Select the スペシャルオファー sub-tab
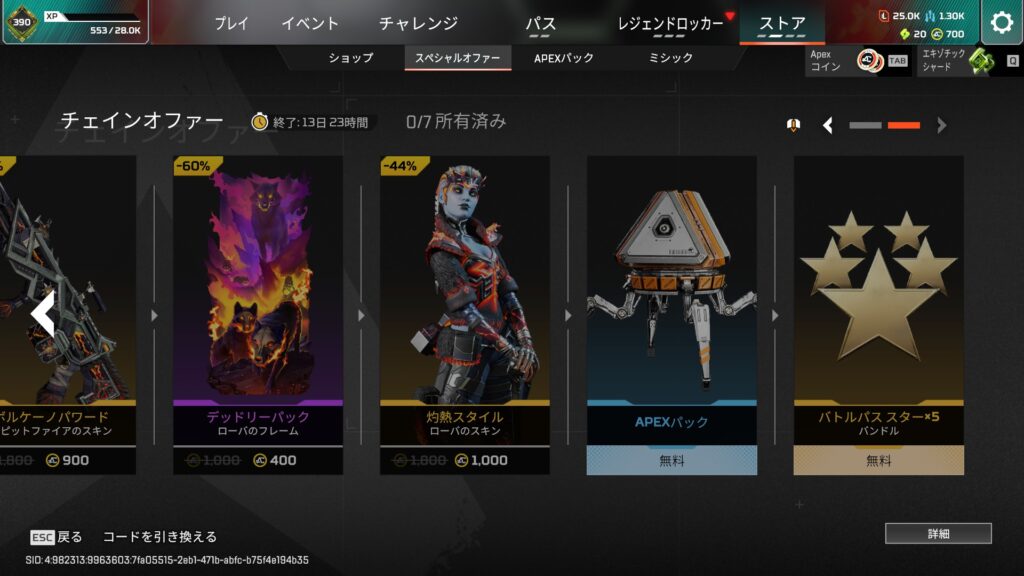Viewport: 1024px width, 576px height. click(x=457, y=58)
